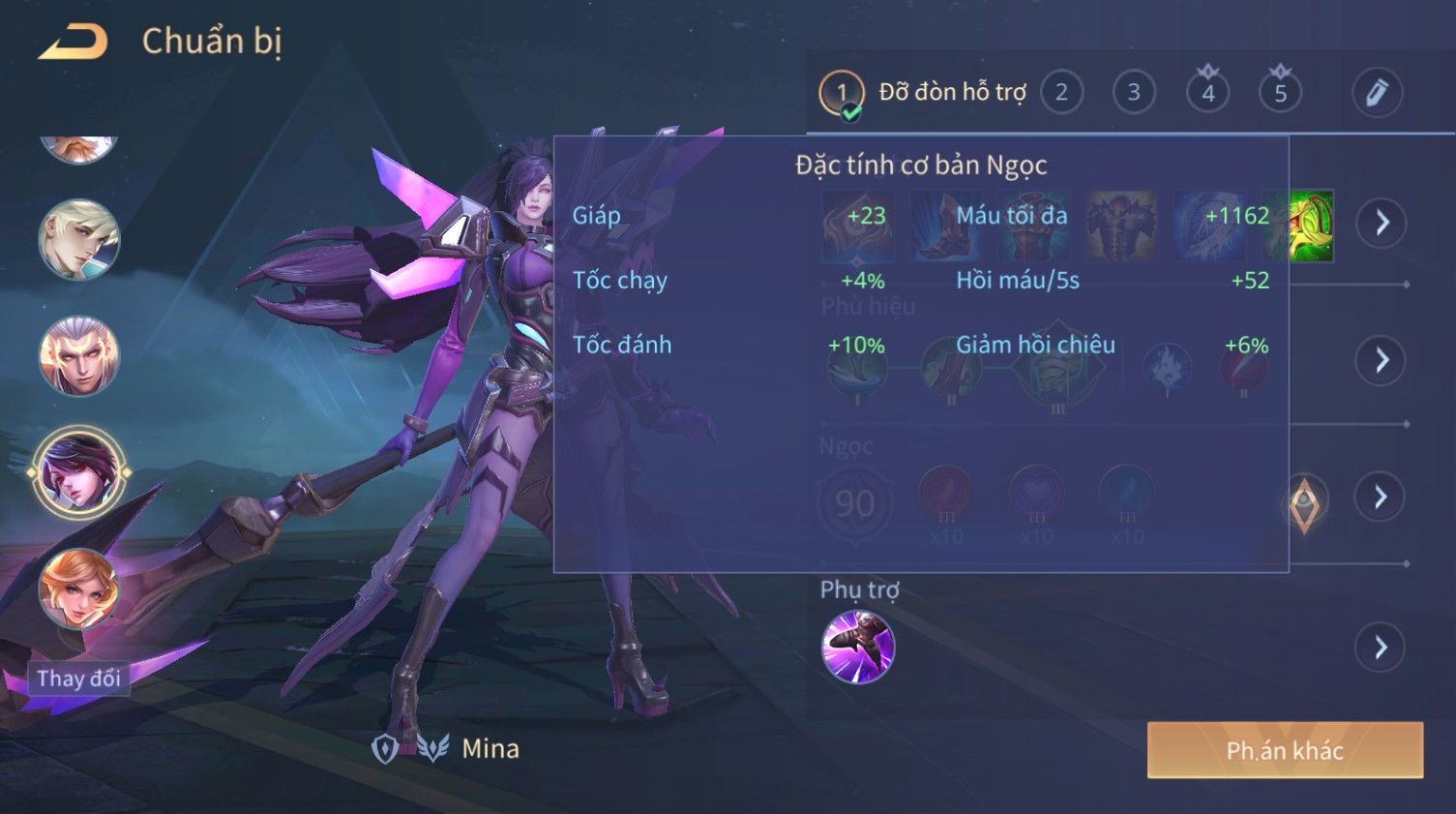Open the equipment items arrow
This screenshot has height=814, width=1456.
pos(1381,223)
